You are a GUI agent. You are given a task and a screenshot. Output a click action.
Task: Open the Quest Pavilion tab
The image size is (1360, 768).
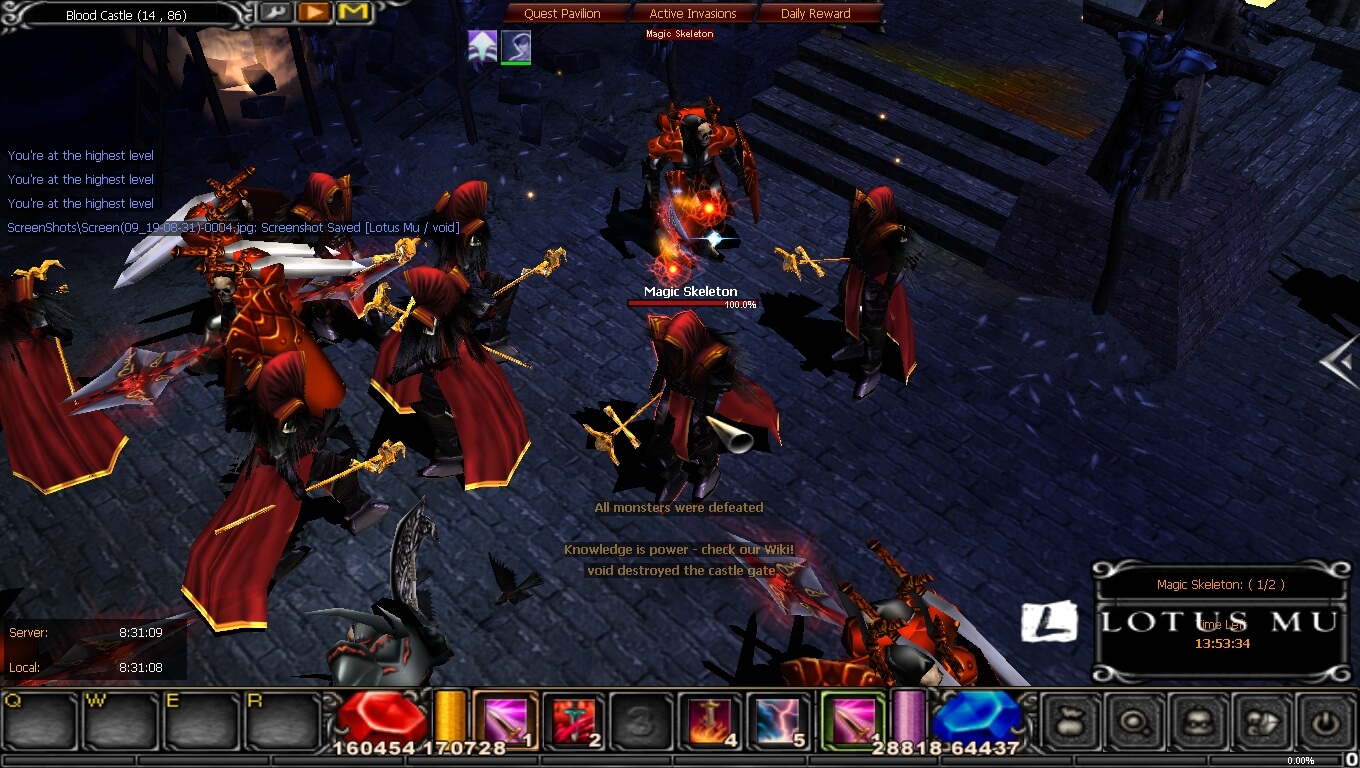tap(563, 13)
